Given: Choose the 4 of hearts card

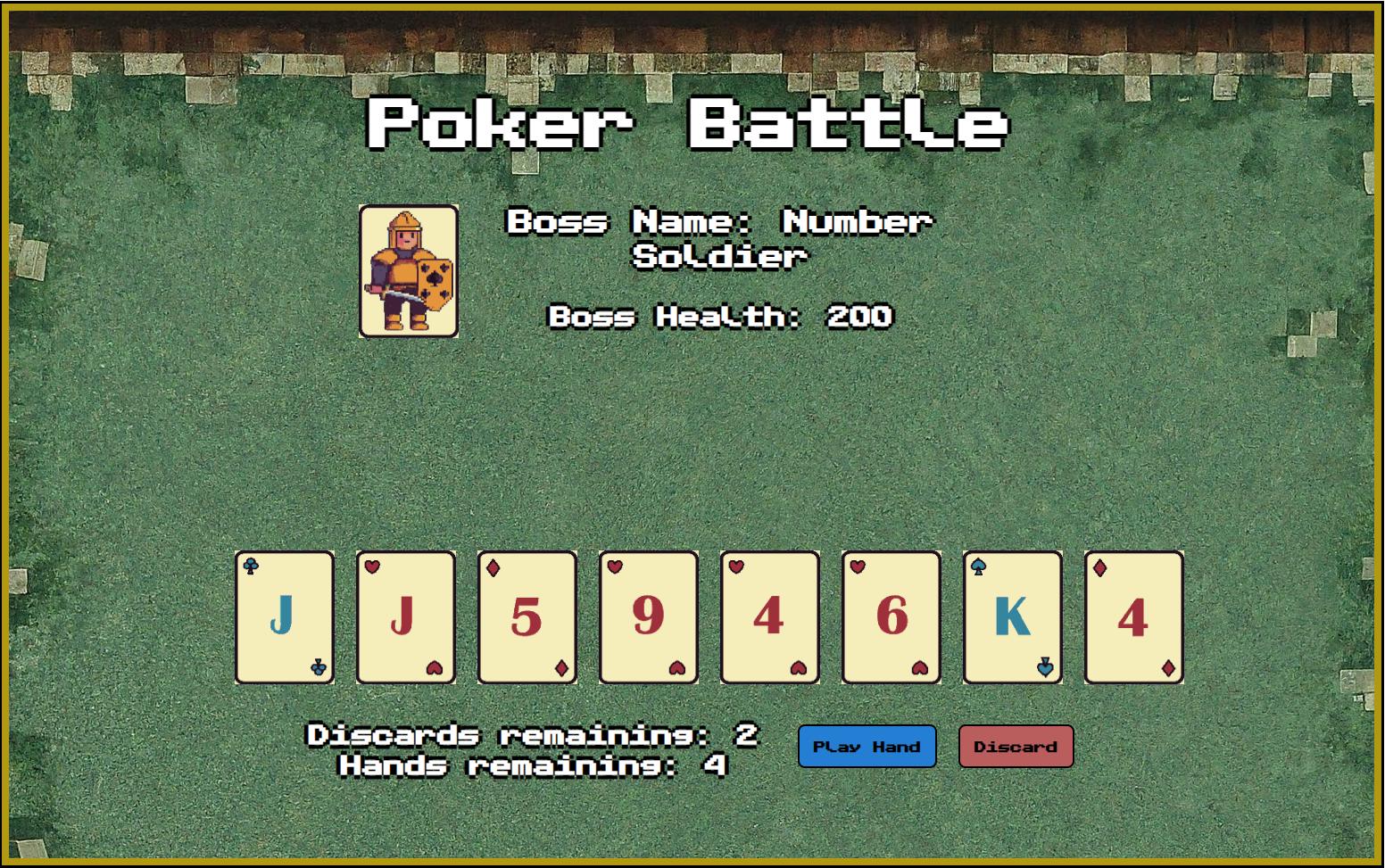Looking at the screenshot, I should tap(770, 617).
